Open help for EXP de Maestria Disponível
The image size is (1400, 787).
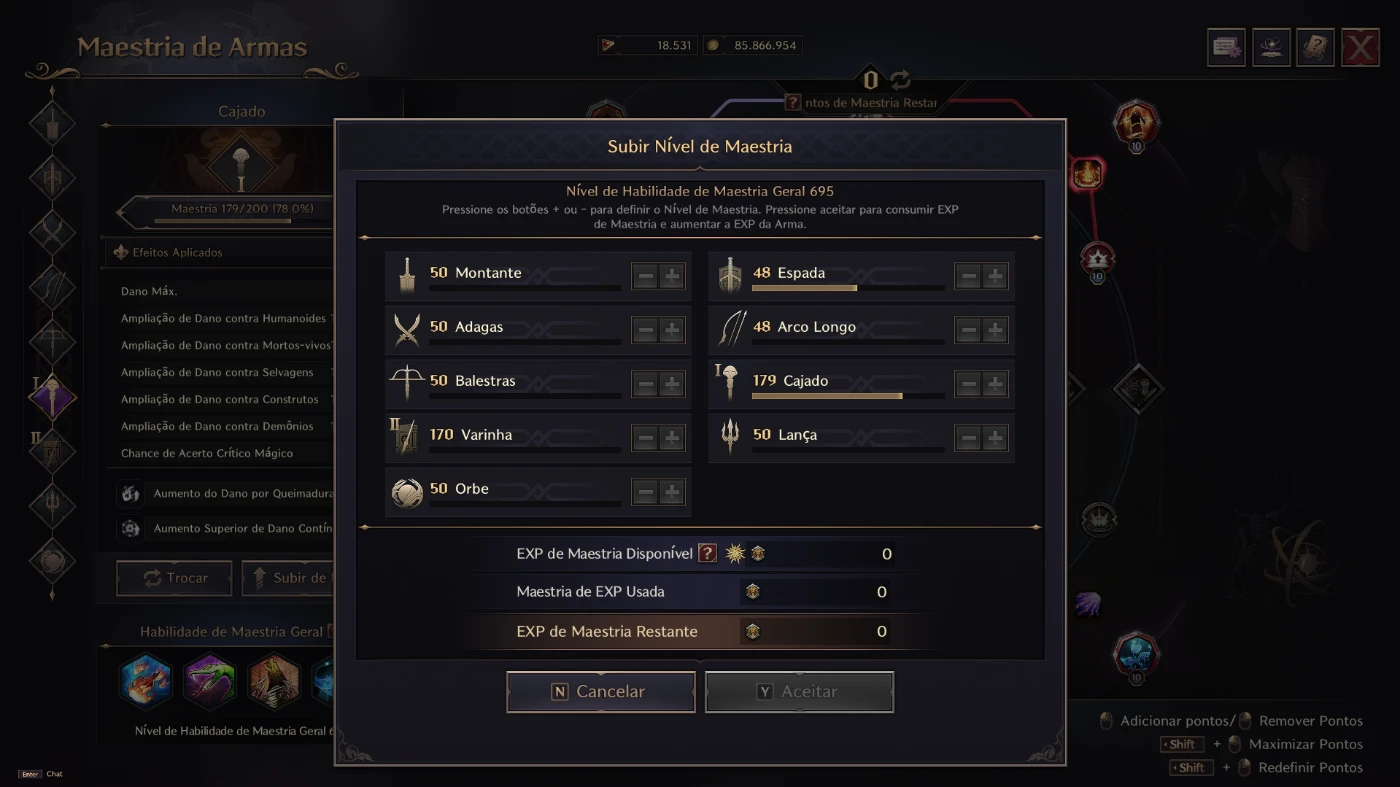tap(707, 553)
